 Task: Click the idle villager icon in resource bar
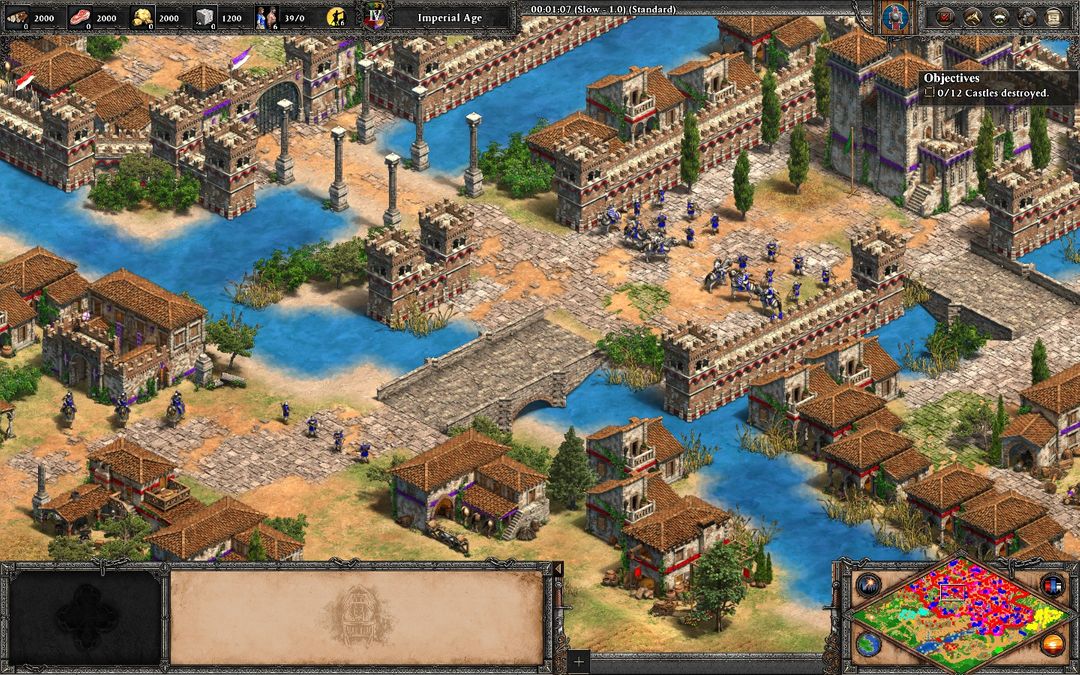[x=338, y=17]
